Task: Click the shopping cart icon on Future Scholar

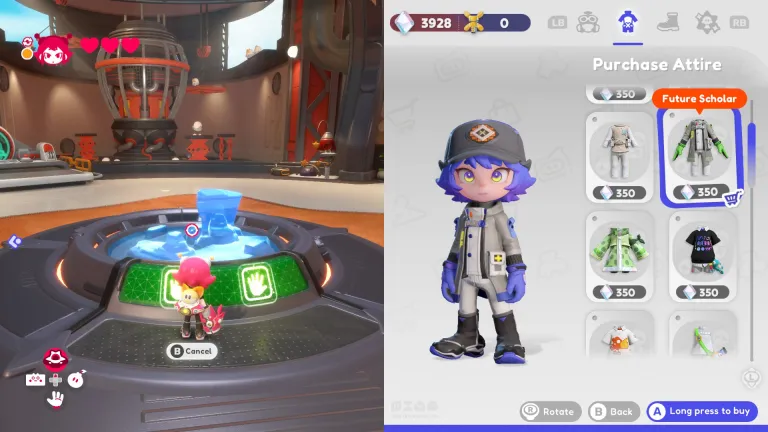Action: pos(731,197)
